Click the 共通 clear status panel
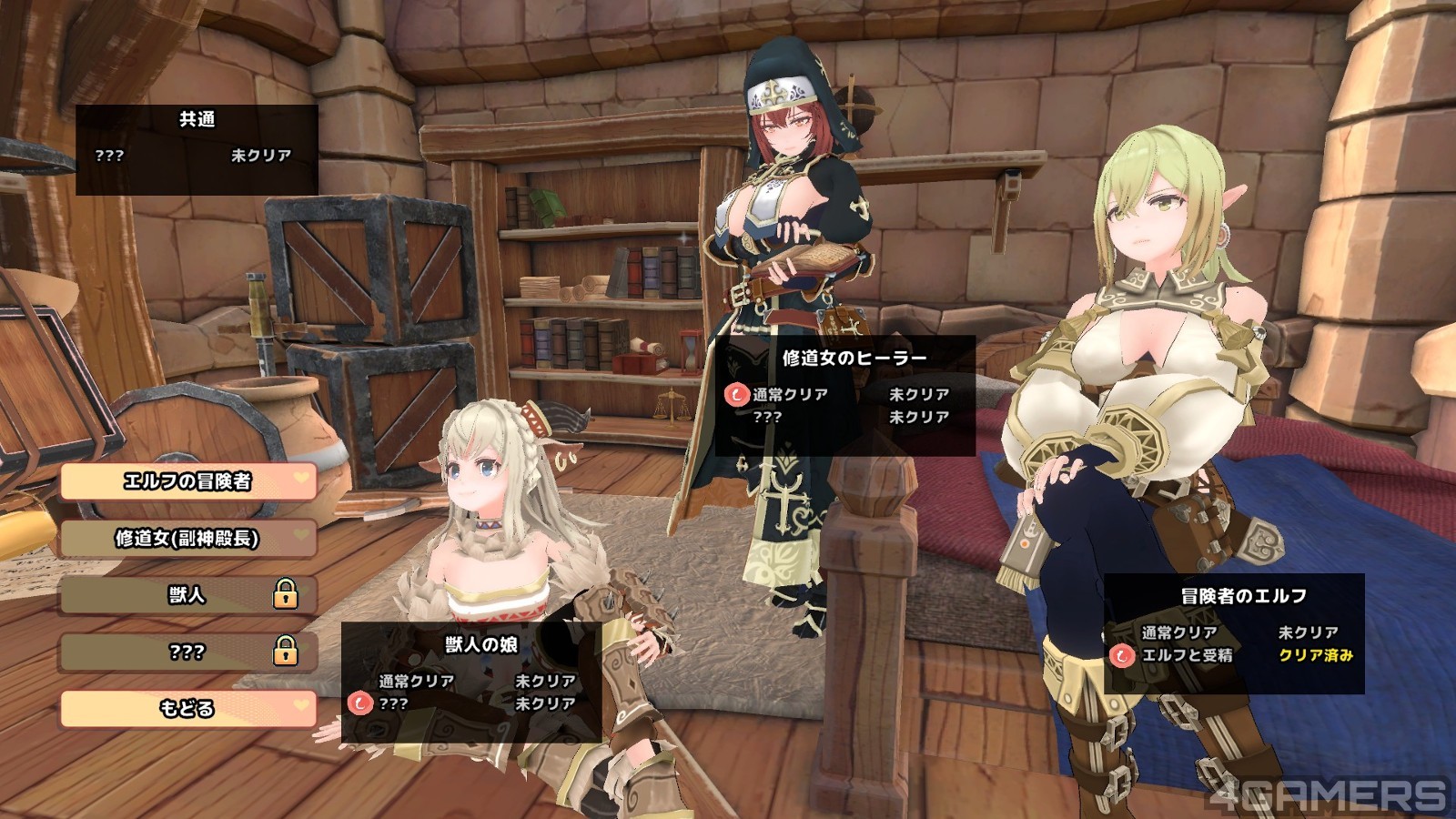Viewport: 1456px width, 819px height. coord(197,149)
